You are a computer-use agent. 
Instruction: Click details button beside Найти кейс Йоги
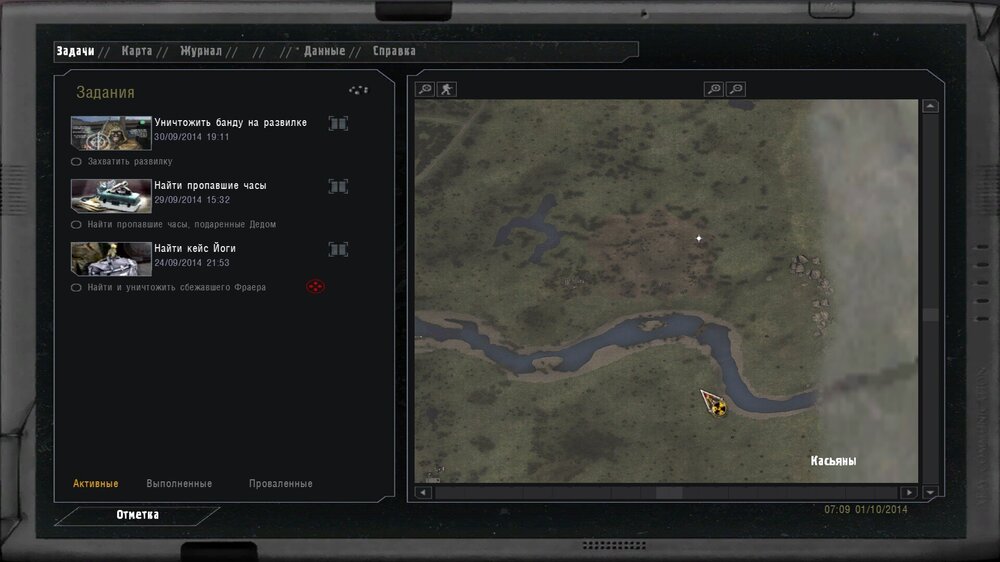coord(338,249)
